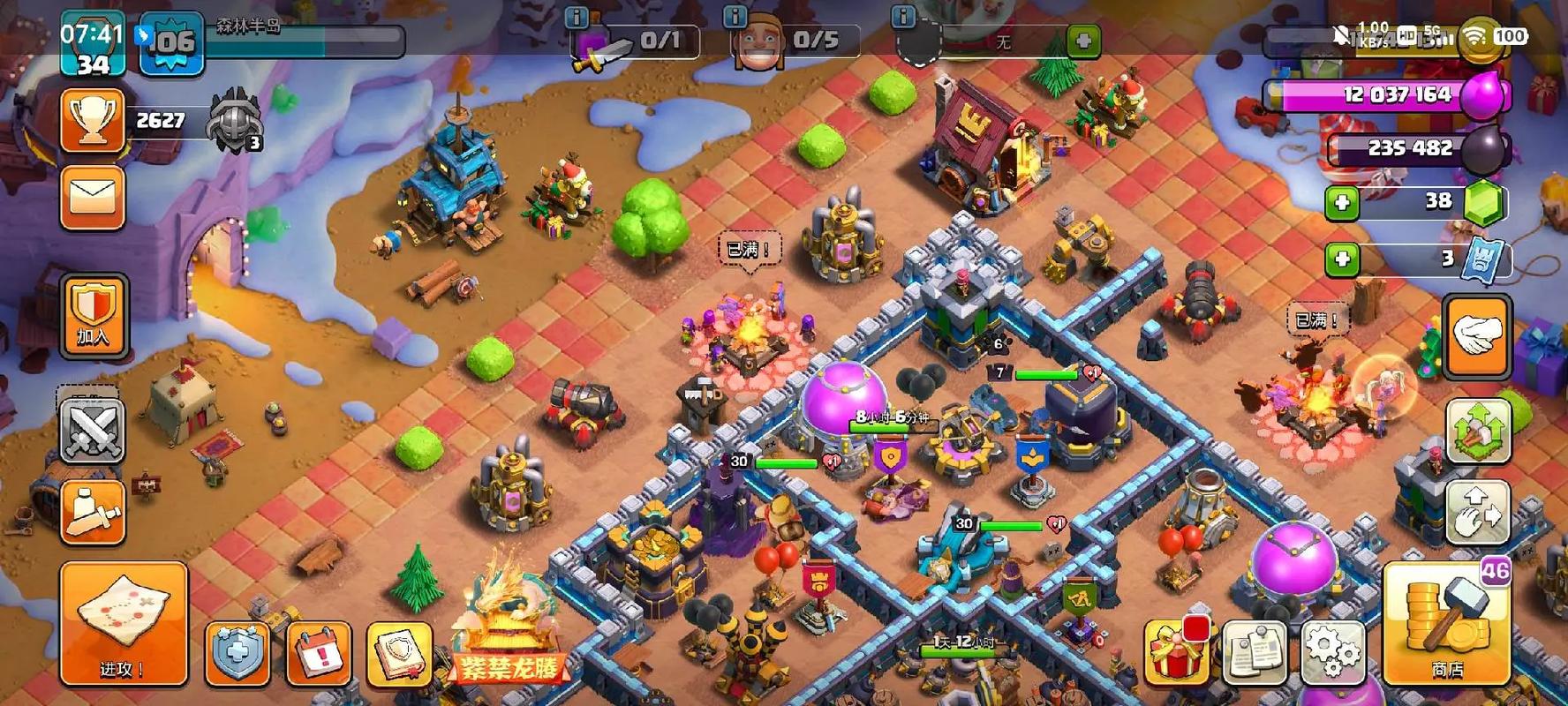Click the blue shield plus button
Viewport: 1568px width, 706px height.
[237, 654]
